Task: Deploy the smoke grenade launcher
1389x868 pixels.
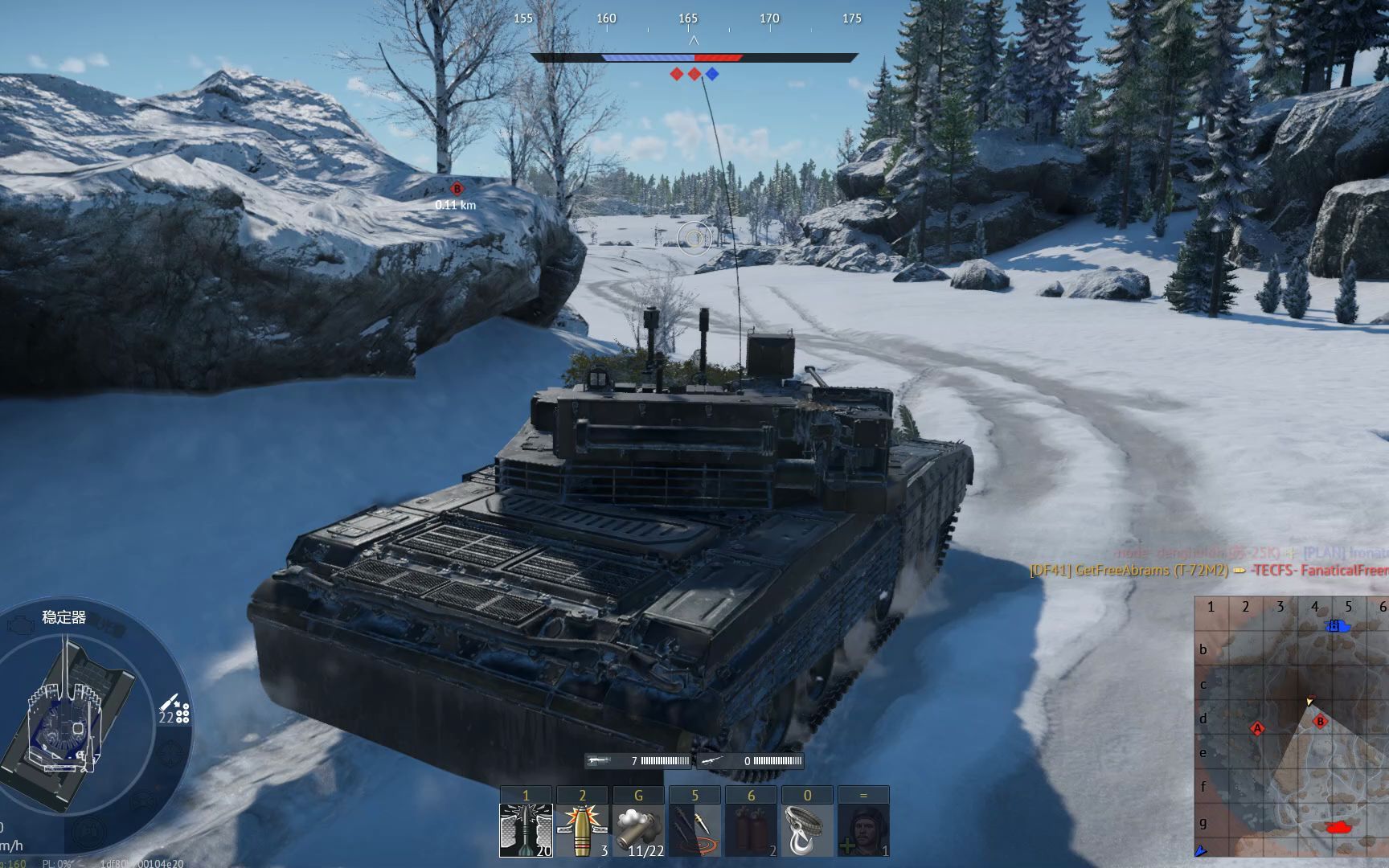Action: point(638,829)
